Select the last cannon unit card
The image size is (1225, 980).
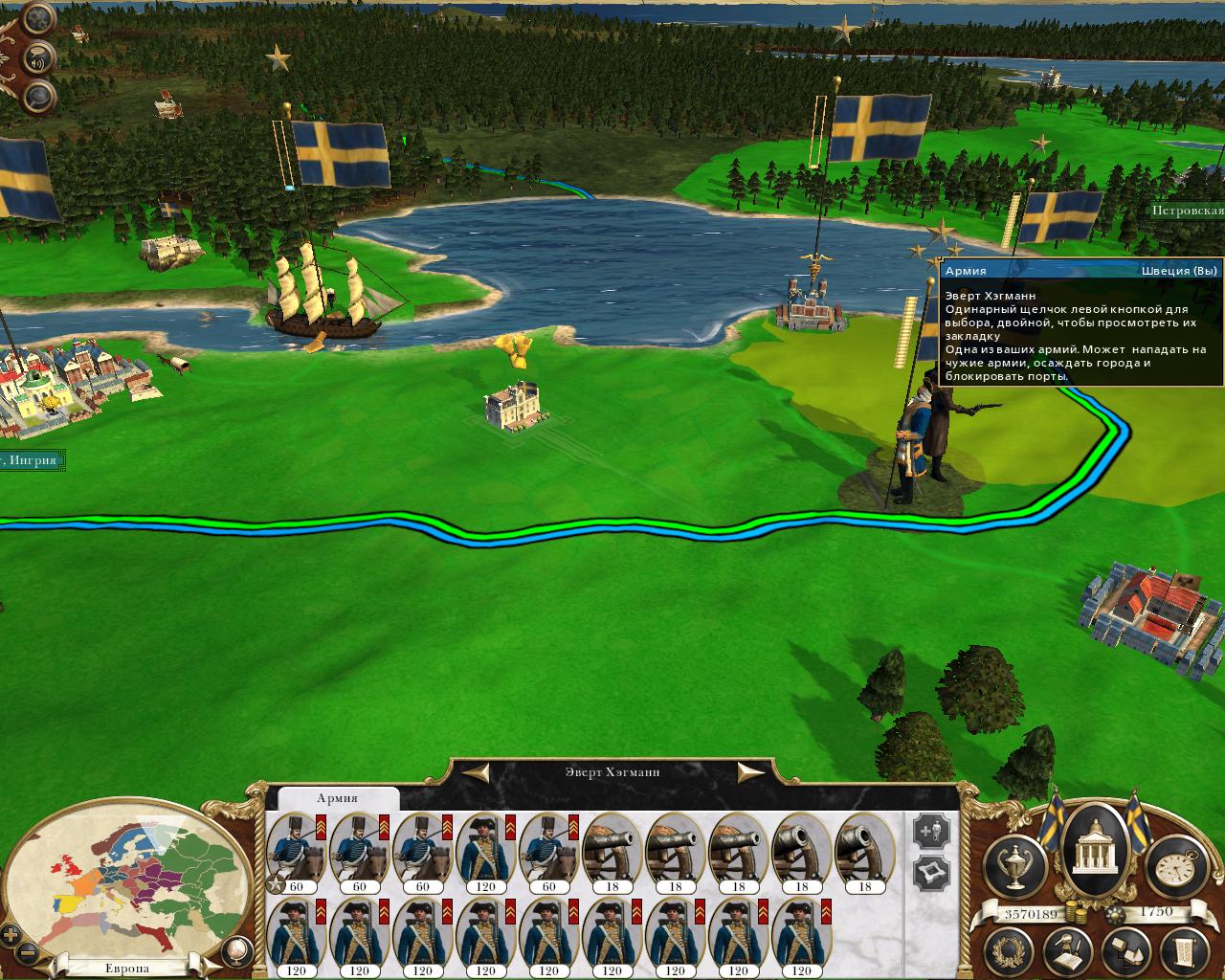[x=864, y=853]
